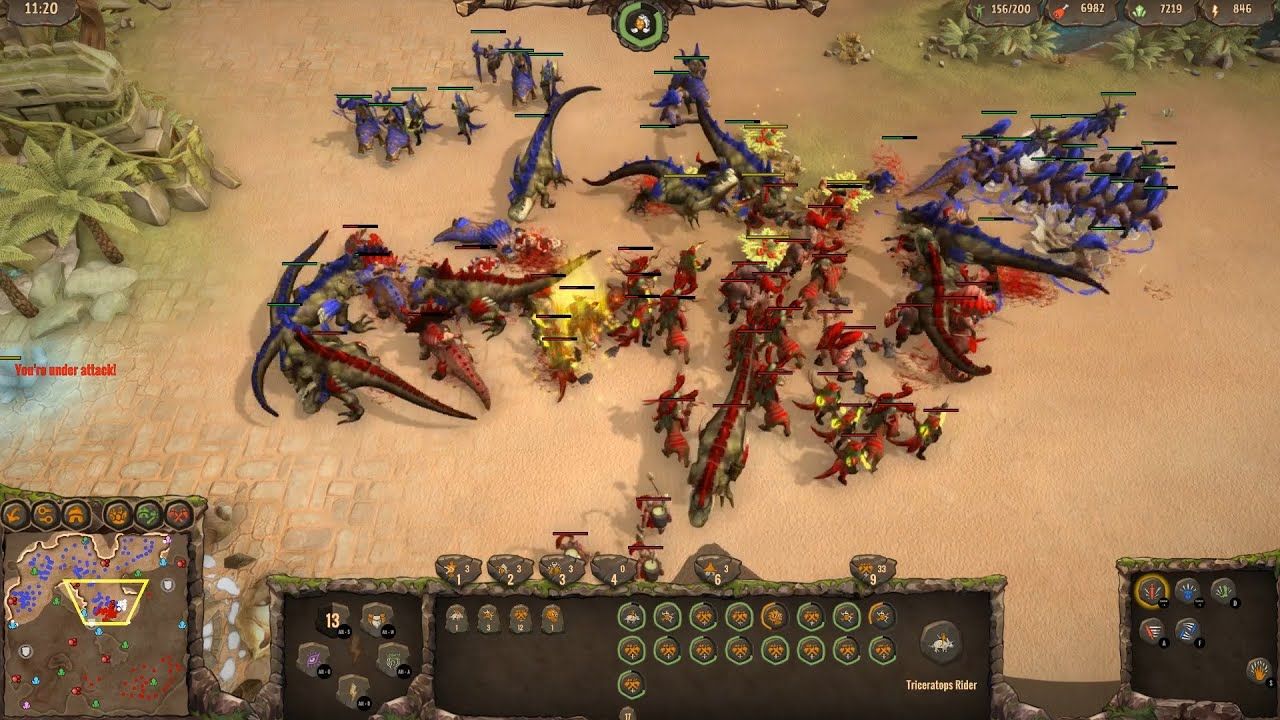Viewport: 1280px width, 720px height.
Task: Open the purple eye ability near the minimap
Action: (x=313, y=659)
